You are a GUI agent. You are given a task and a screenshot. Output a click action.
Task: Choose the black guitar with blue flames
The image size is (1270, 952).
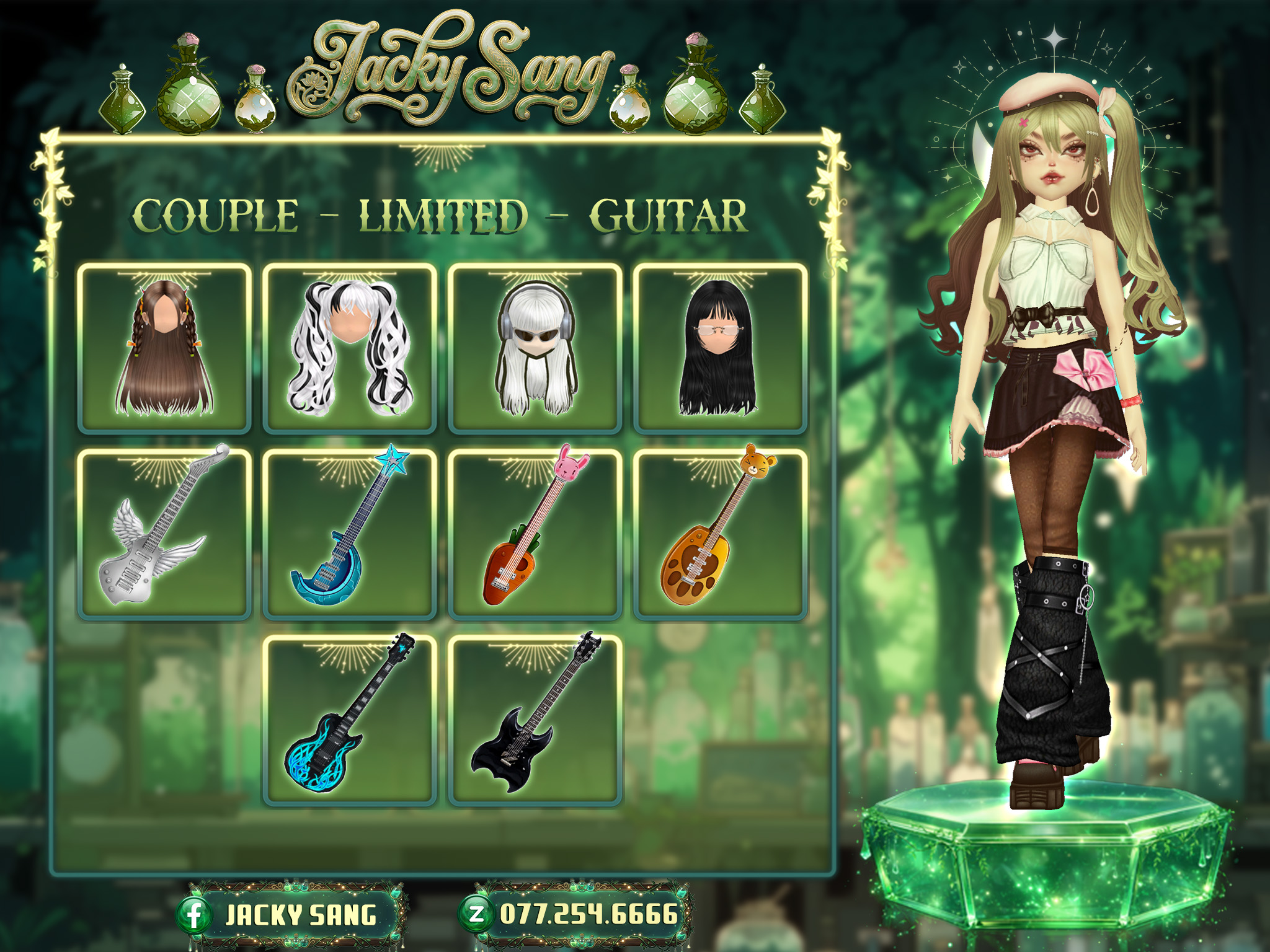350,720
